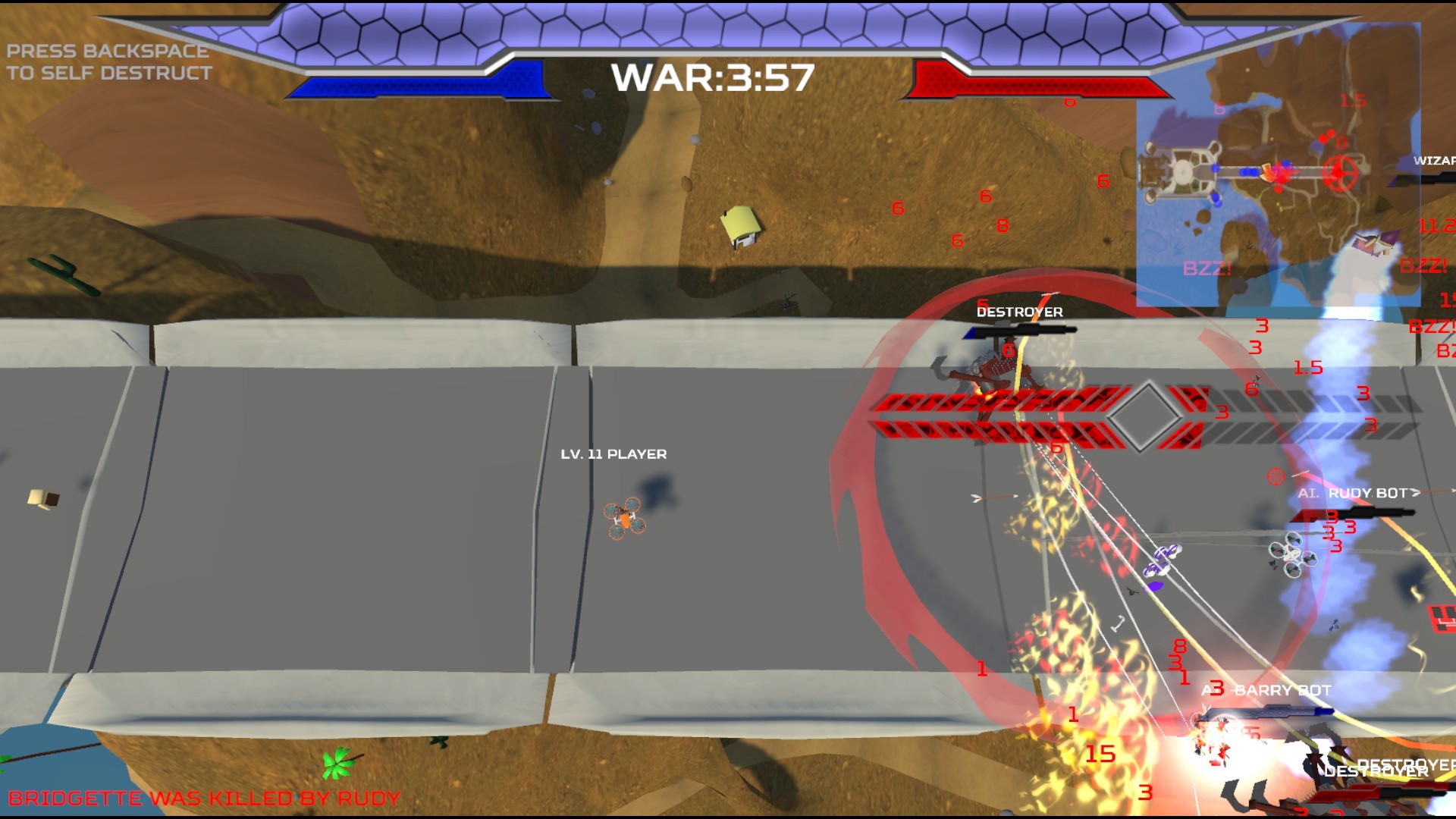Click the diamond node on the capture progress track
1456x819 pixels.
(x=1146, y=415)
